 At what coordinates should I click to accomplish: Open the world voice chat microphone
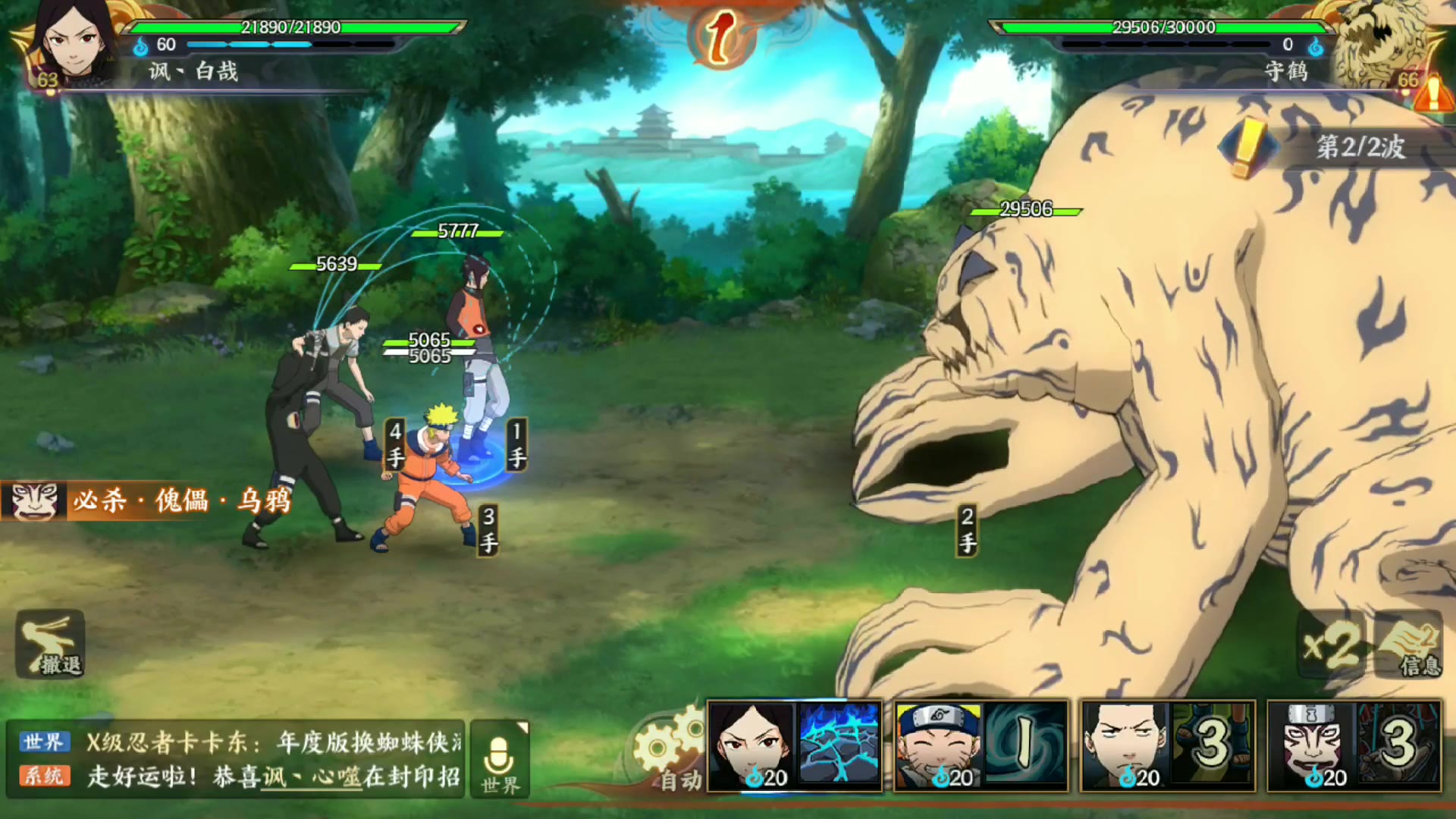point(500,759)
